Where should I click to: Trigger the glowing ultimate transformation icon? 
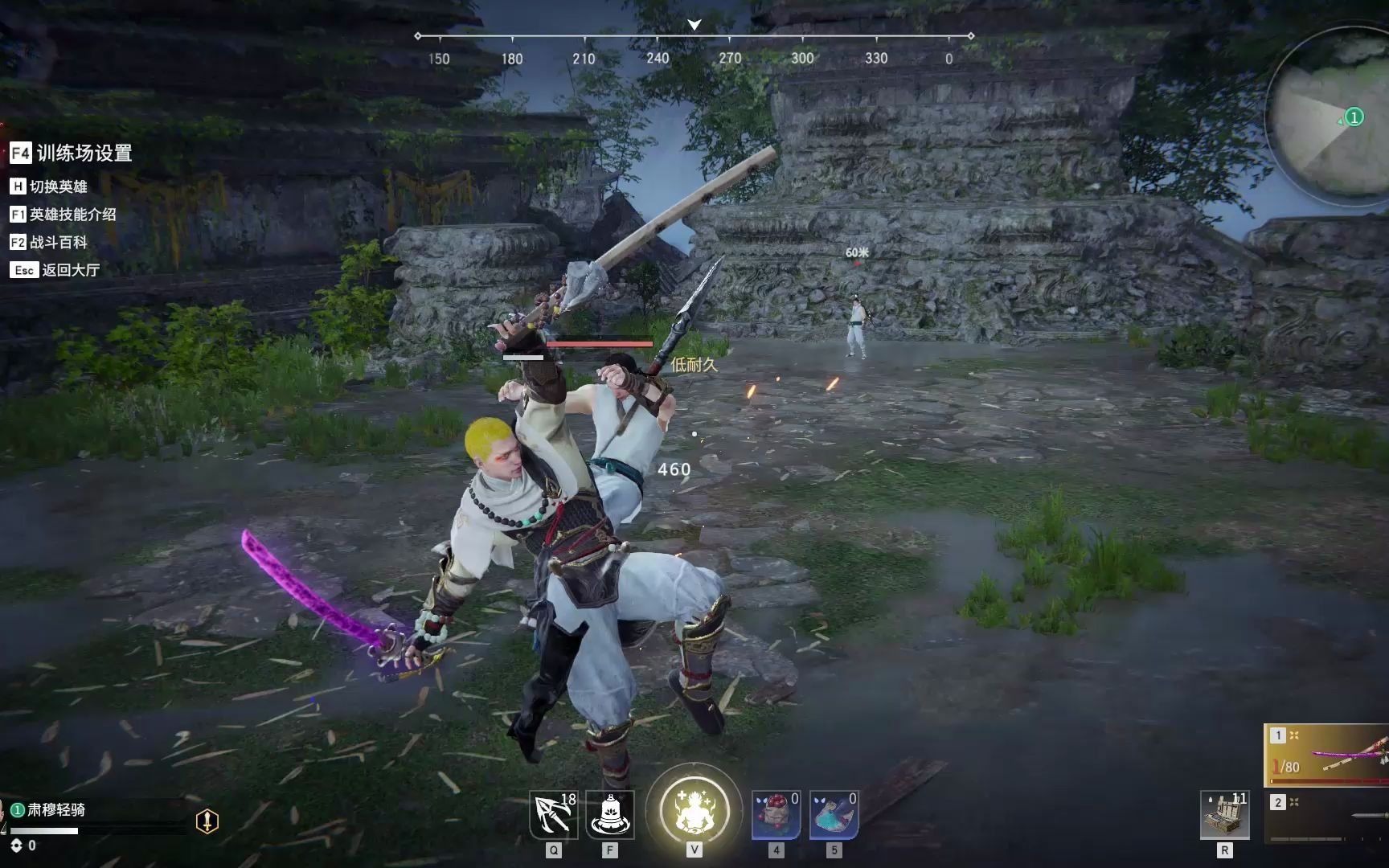pos(694,810)
